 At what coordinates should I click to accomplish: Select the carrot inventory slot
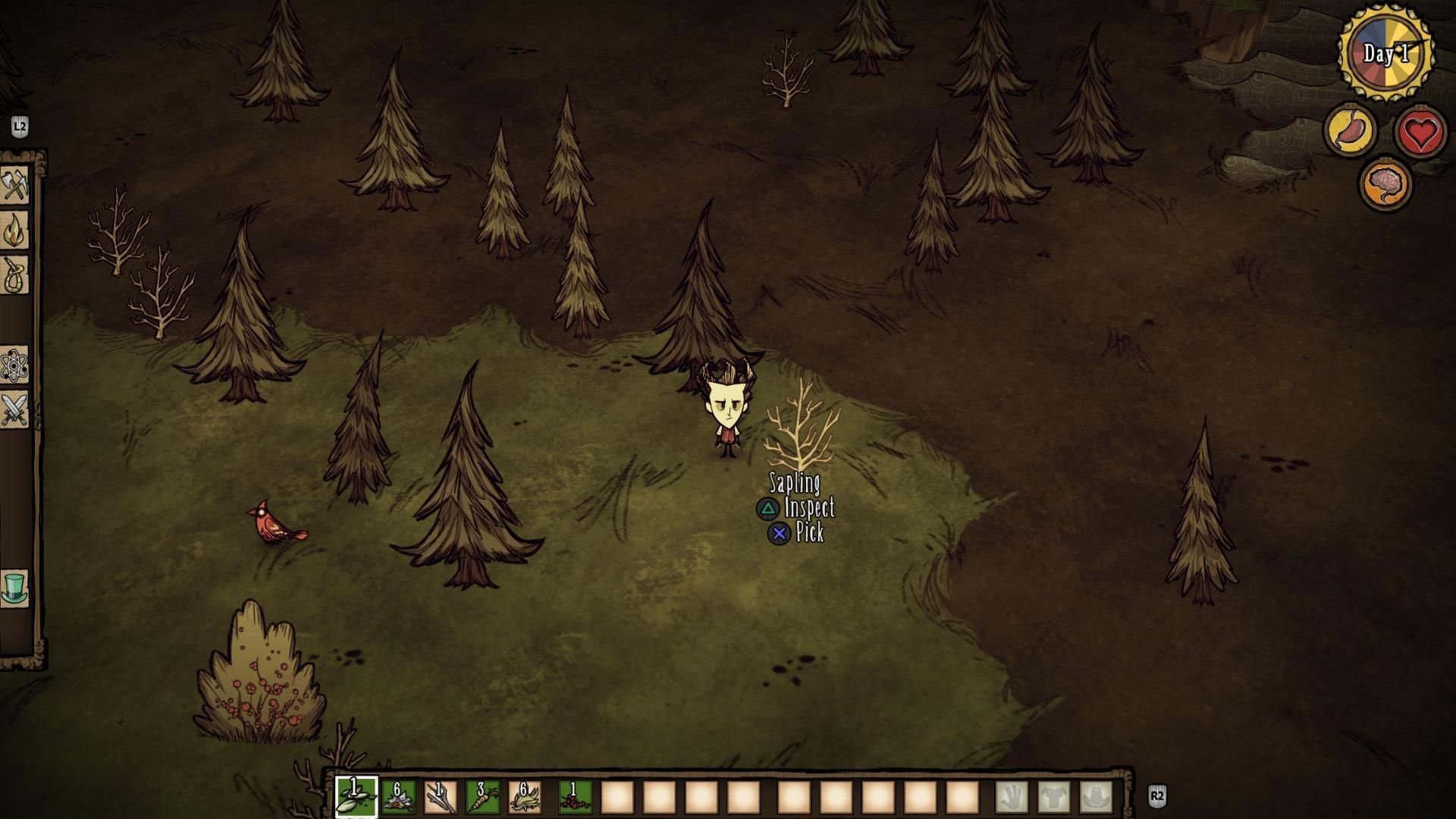click(482, 797)
